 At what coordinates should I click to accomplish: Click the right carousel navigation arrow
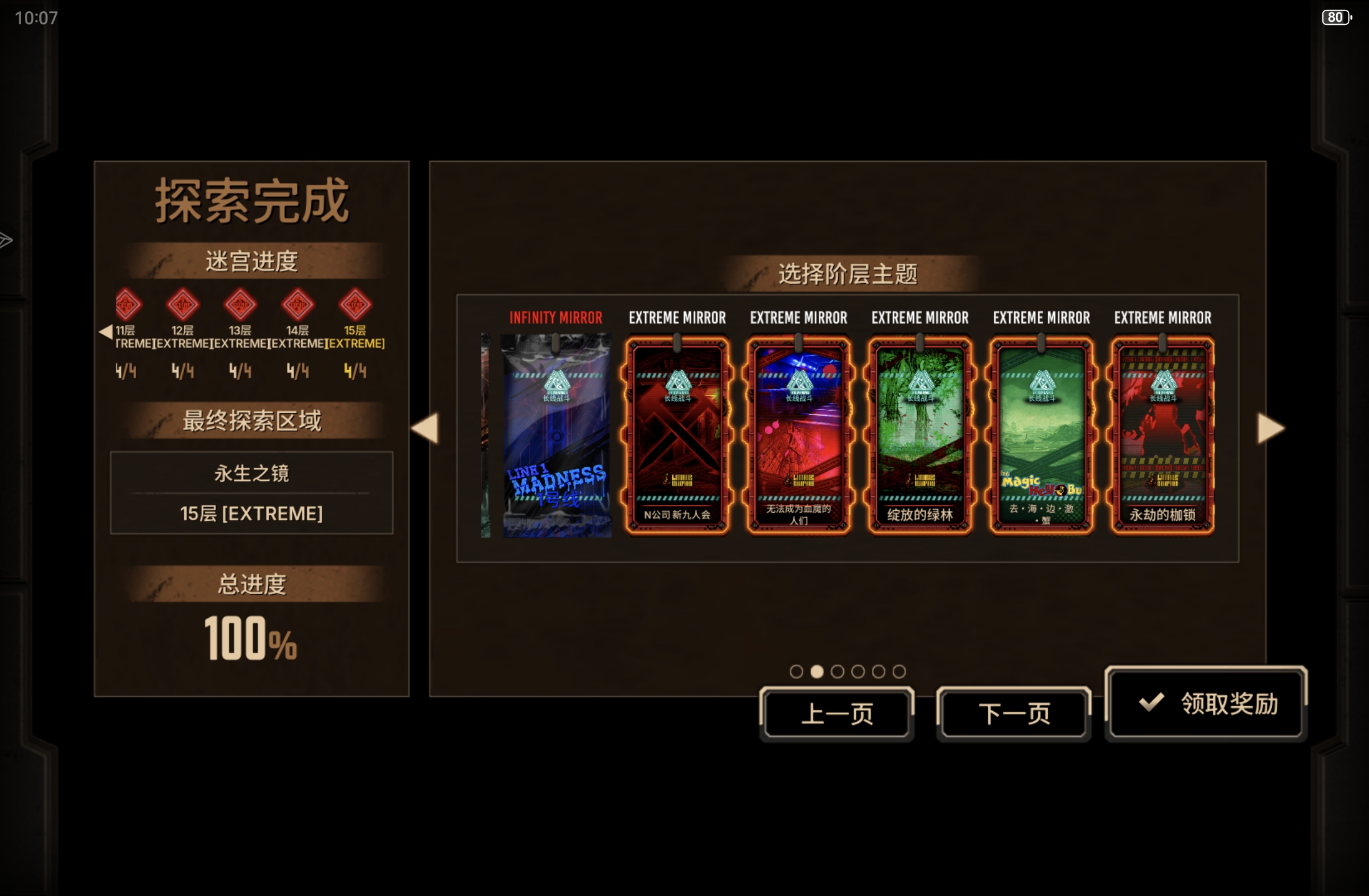pos(1267,429)
